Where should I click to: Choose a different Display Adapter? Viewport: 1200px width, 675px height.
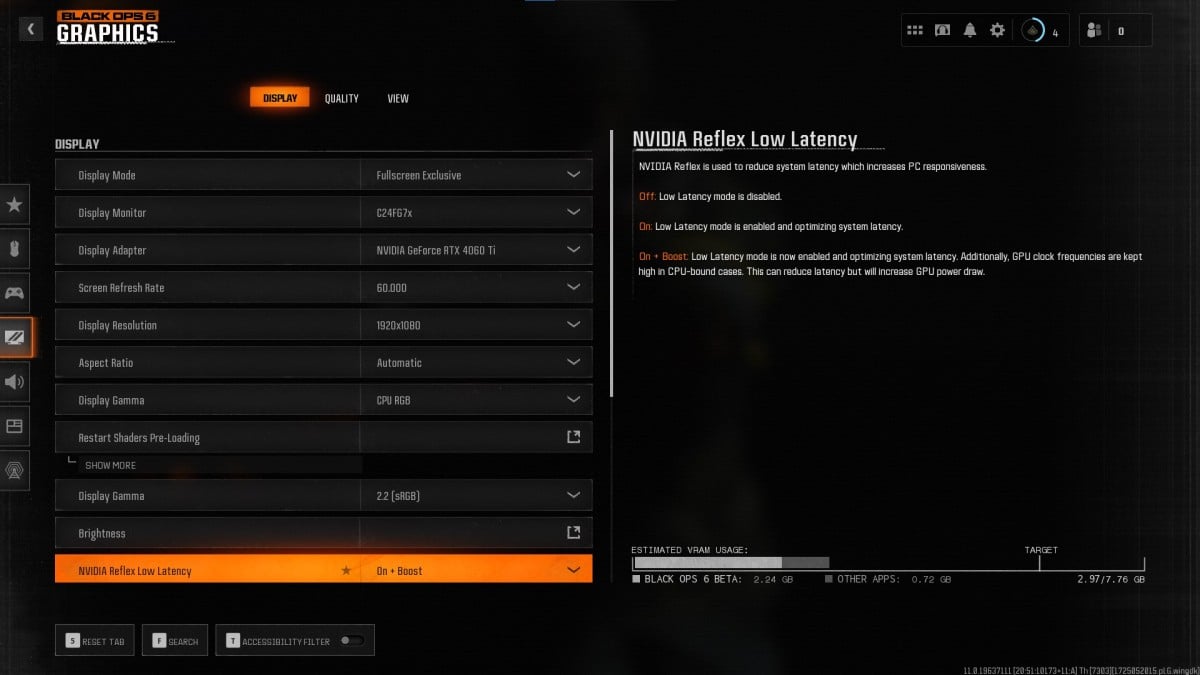[x=573, y=250]
